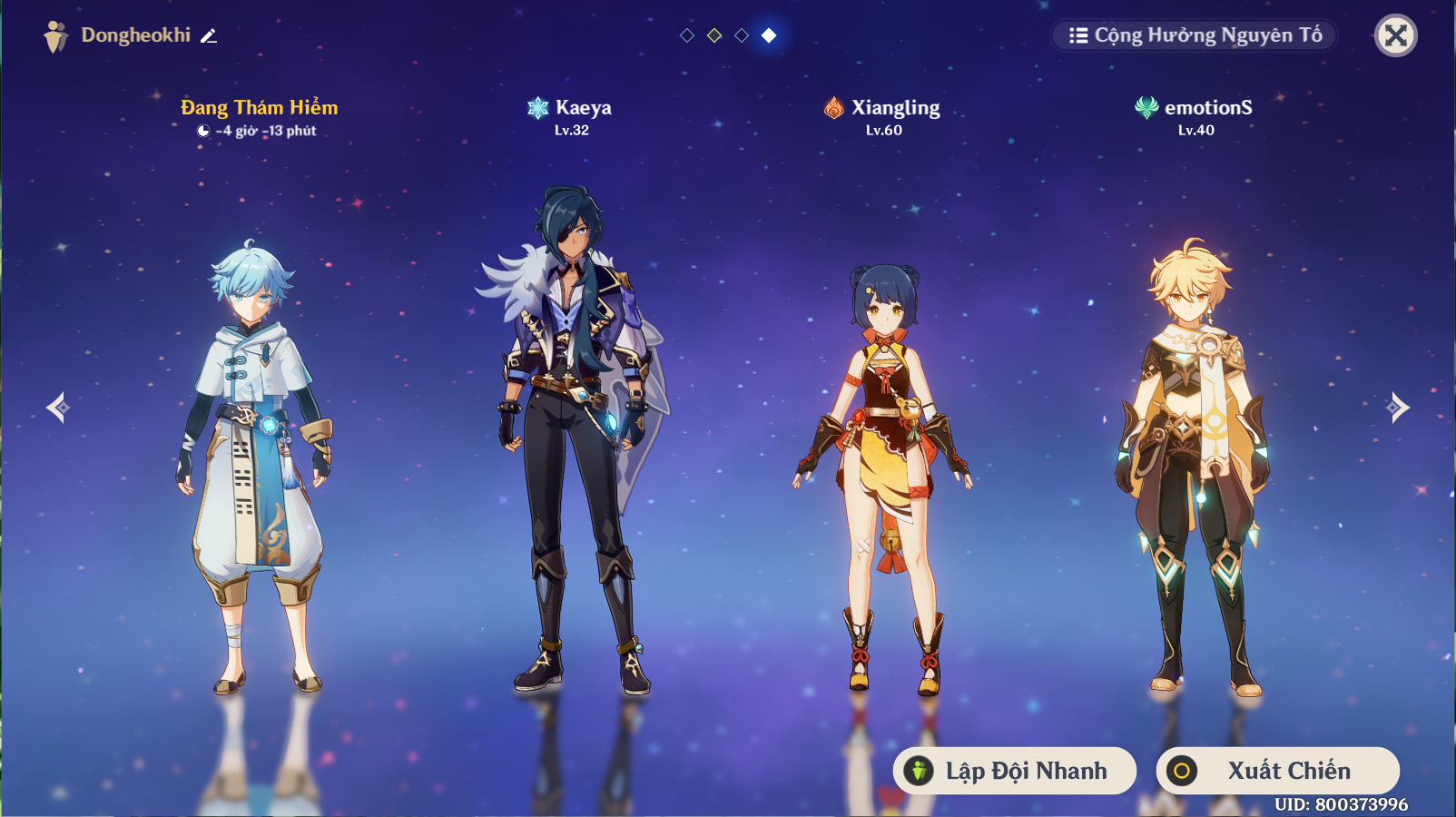Viewport: 1456px width, 817px height.
Task: Switch to the third party page dot
Action: tap(742, 35)
